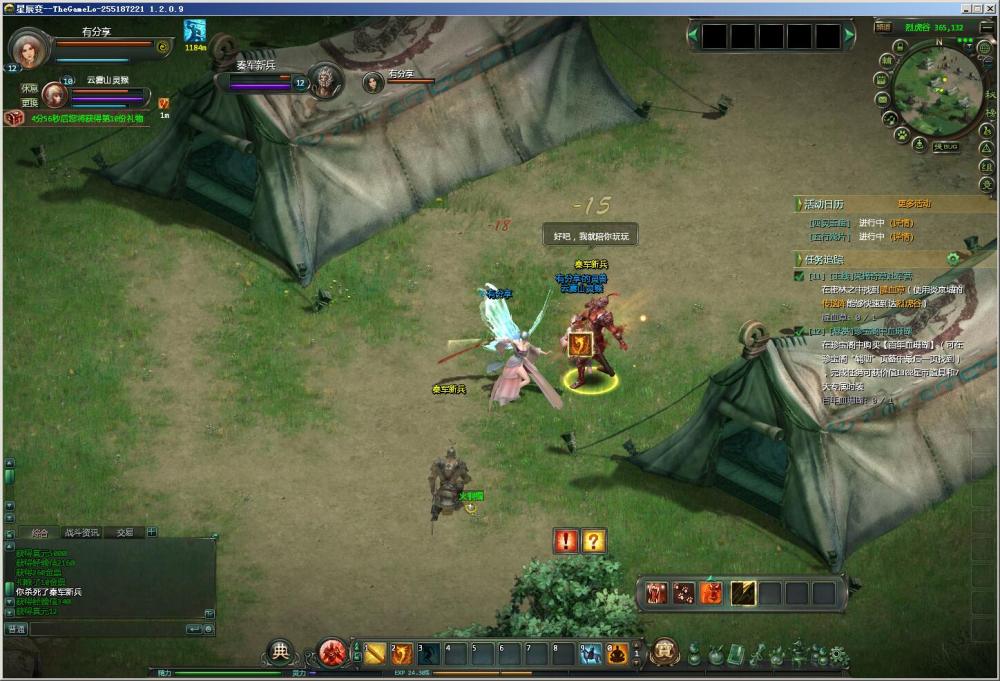Open the round 典 button
Screen dimensions: 1000x681
tap(281, 652)
